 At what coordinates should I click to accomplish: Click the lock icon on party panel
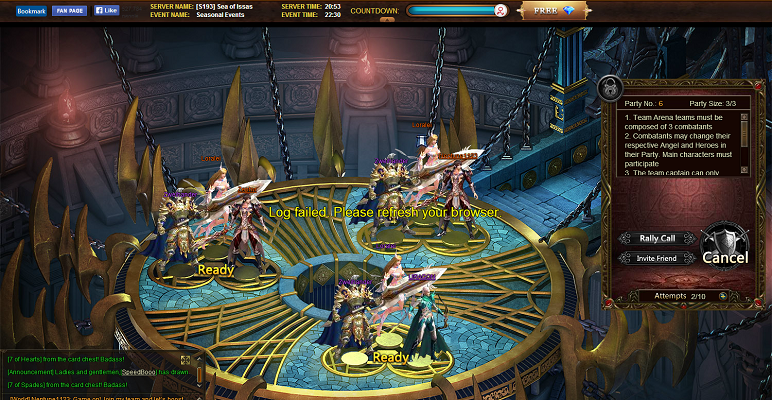[x=609, y=88]
